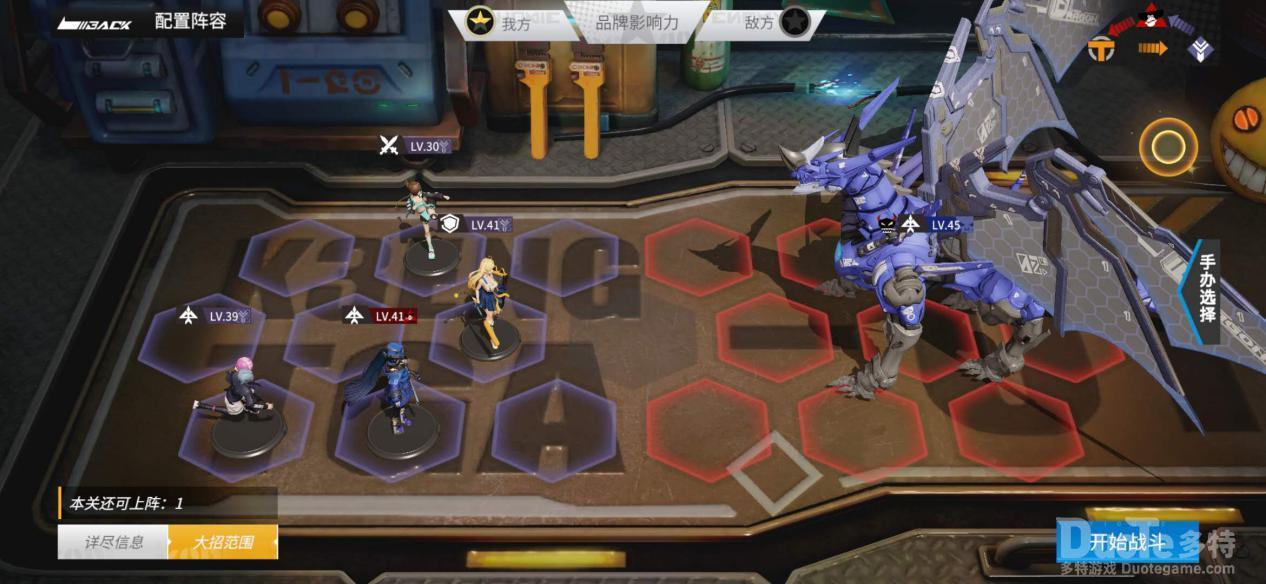
Task: Start the battle with 开始战斗
Action: click(1127, 542)
